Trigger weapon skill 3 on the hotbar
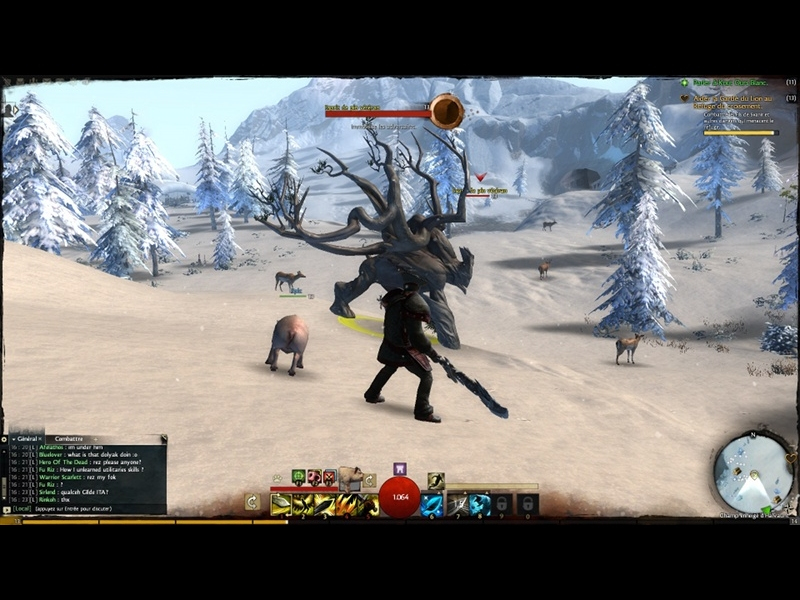Image resolution: width=800 pixels, height=600 pixels. (325, 505)
